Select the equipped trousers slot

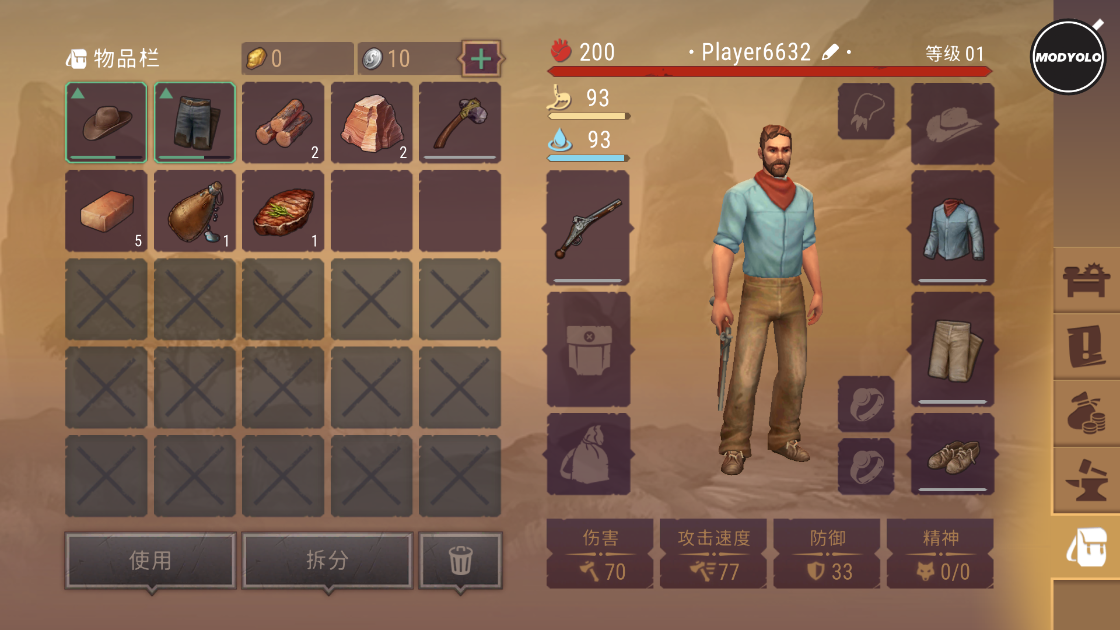[952, 348]
